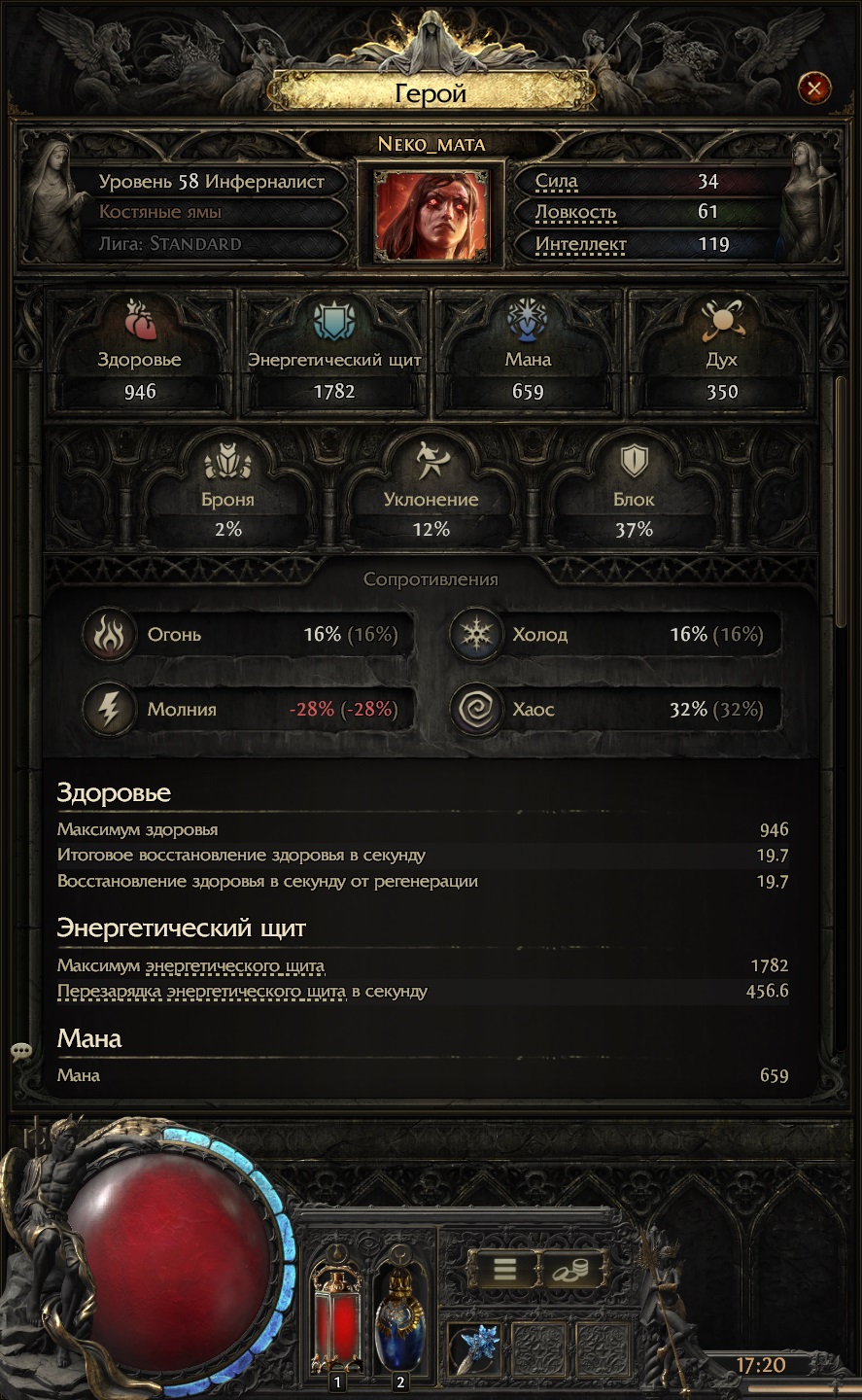The width and height of the screenshot is (862, 1400).
Task: Select the Ловкость attribute row
Action: click(641, 212)
